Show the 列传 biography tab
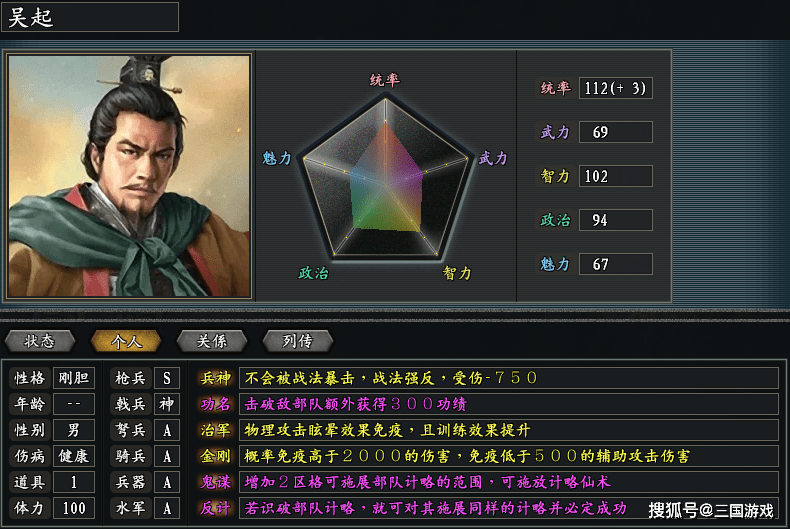Screen dimensions: 790x529 point(297,341)
